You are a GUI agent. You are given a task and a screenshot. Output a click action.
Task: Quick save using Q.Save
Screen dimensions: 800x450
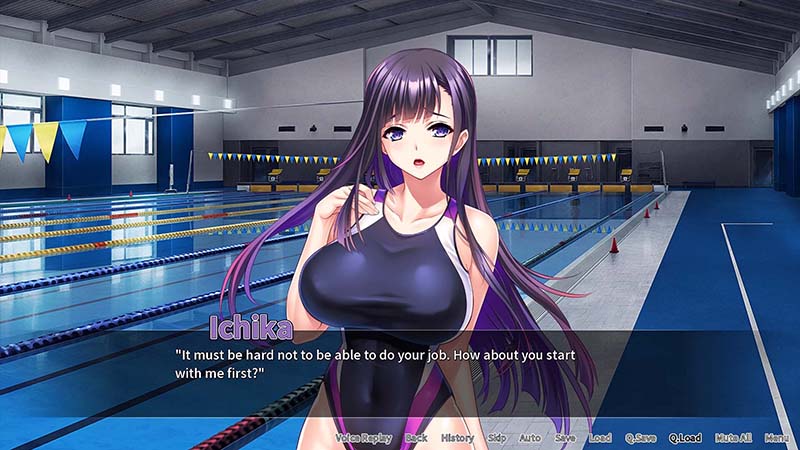(x=640, y=438)
